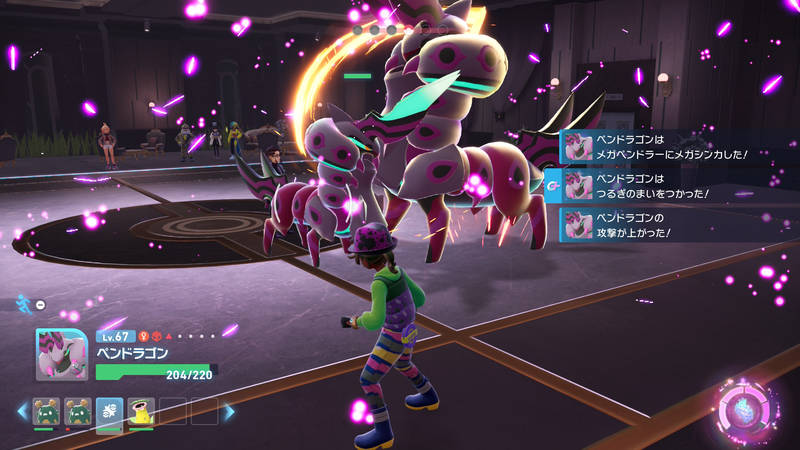Image resolution: width=800 pixels, height=450 pixels.
Task: Select the highlighted Mega Evolution party slot
Action: click(x=109, y=411)
